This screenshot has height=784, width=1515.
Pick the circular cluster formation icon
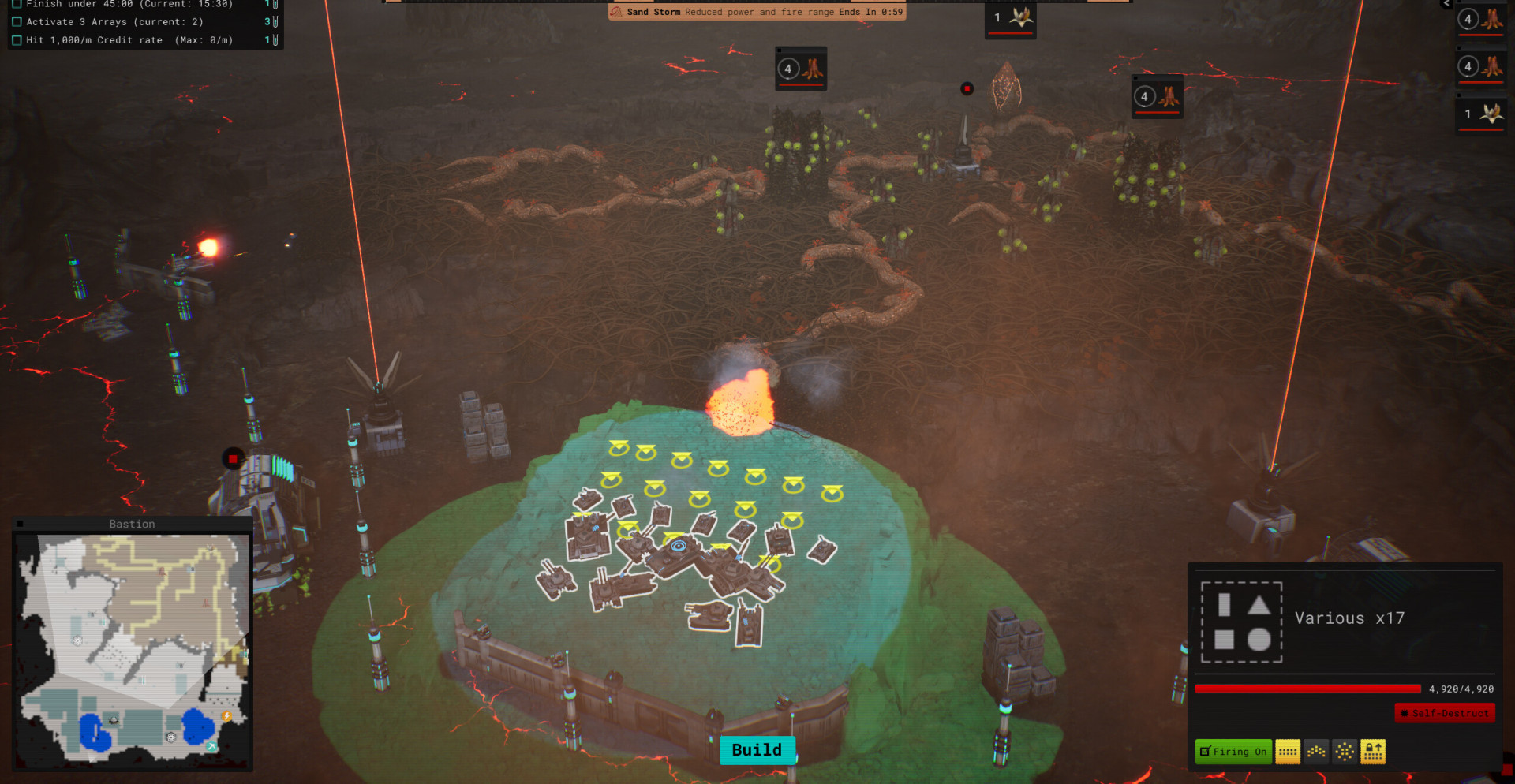[x=1345, y=752]
